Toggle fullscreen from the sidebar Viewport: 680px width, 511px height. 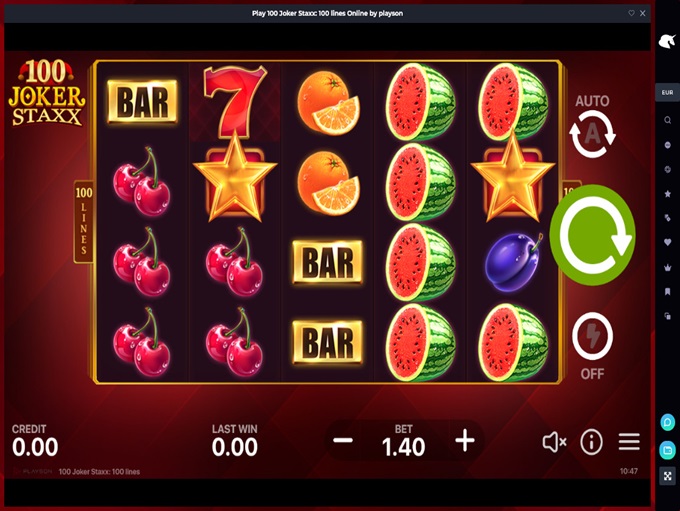point(667,476)
